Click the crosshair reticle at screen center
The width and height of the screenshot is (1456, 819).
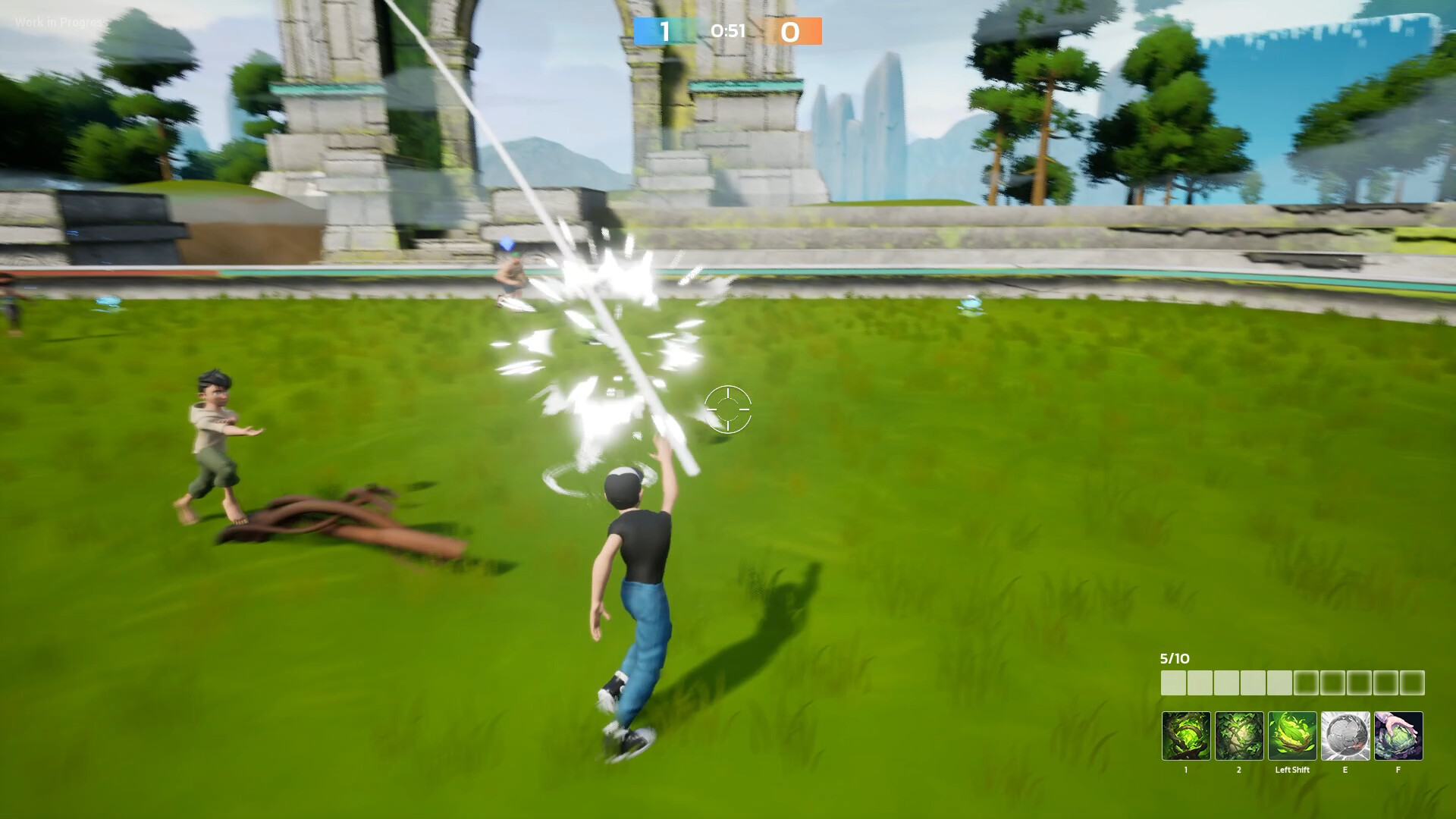point(727,409)
